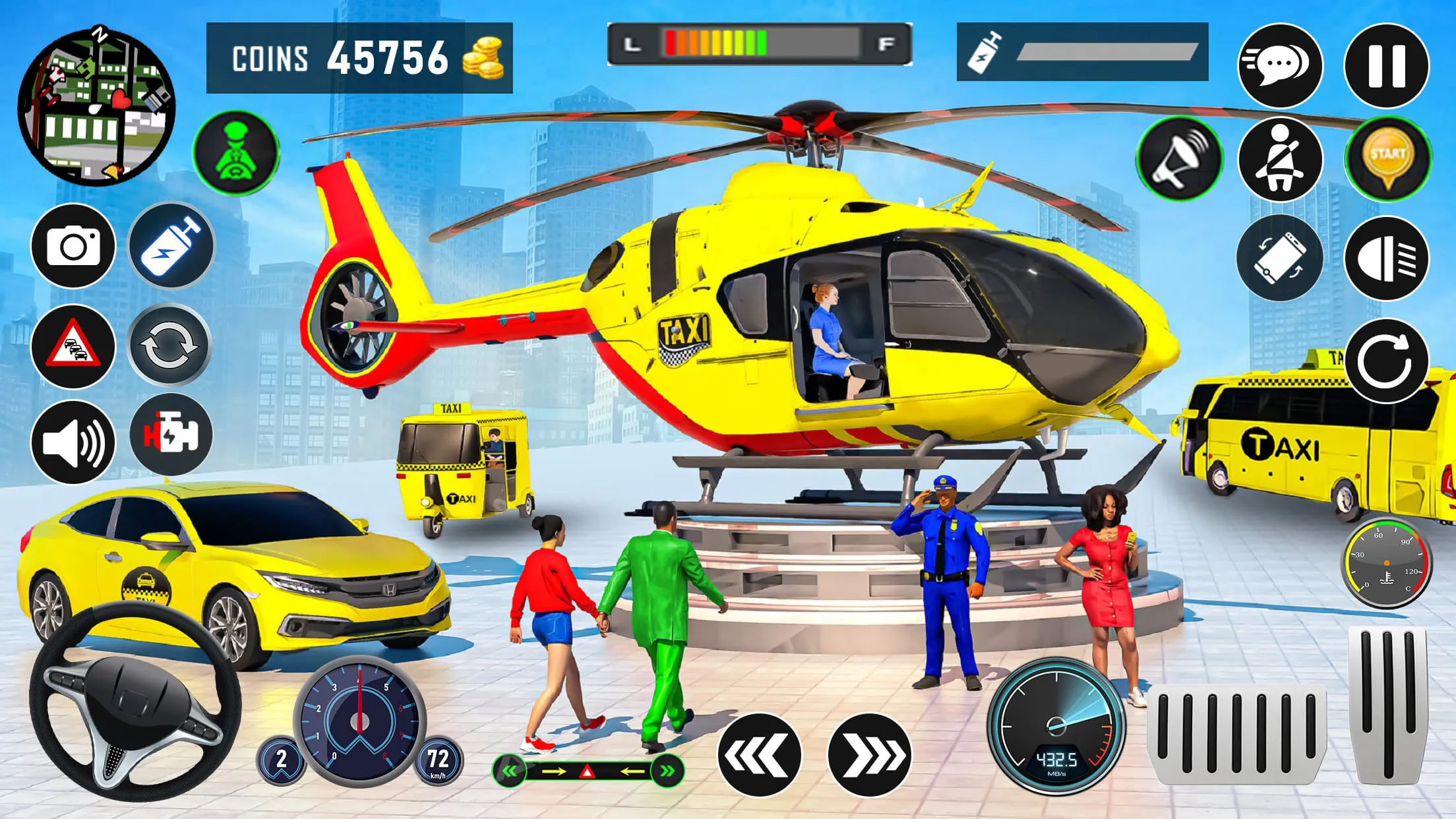Toggle the seatbelt on
The height and width of the screenshot is (819, 1456).
click(1279, 158)
